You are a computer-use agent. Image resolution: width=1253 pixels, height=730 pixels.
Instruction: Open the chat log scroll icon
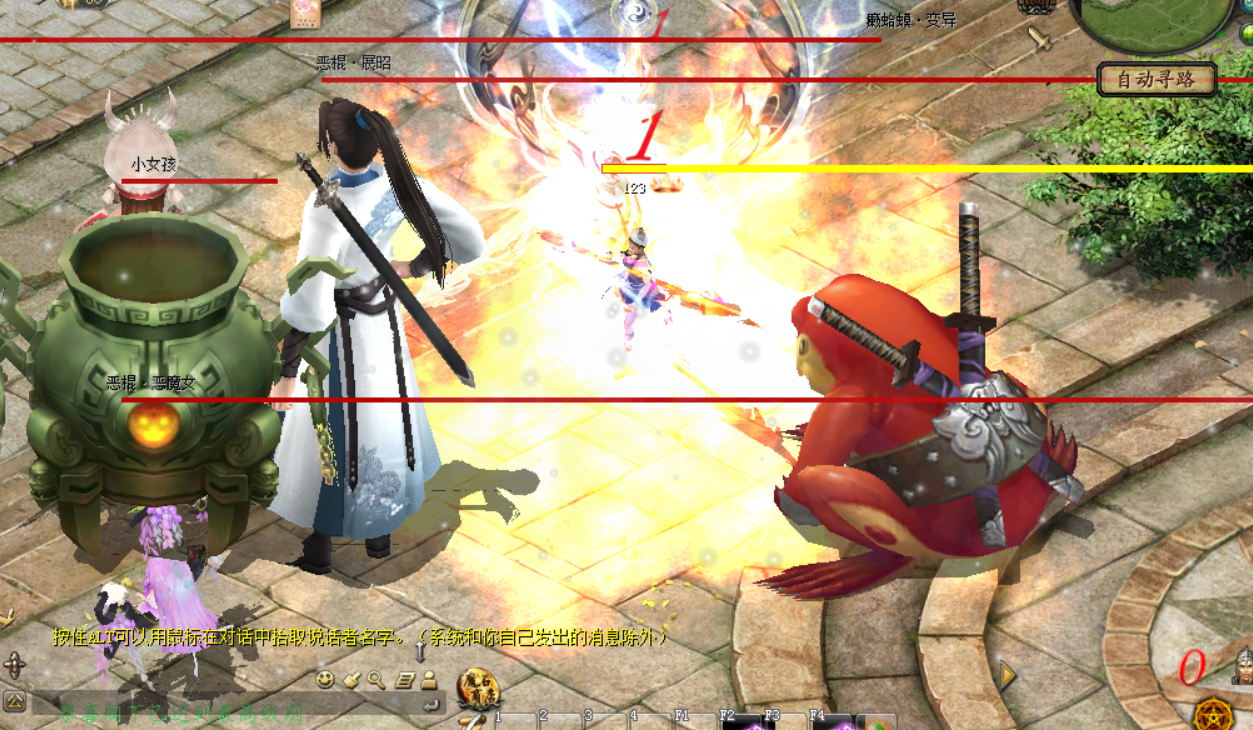pyautogui.click(x=404, y=680)
